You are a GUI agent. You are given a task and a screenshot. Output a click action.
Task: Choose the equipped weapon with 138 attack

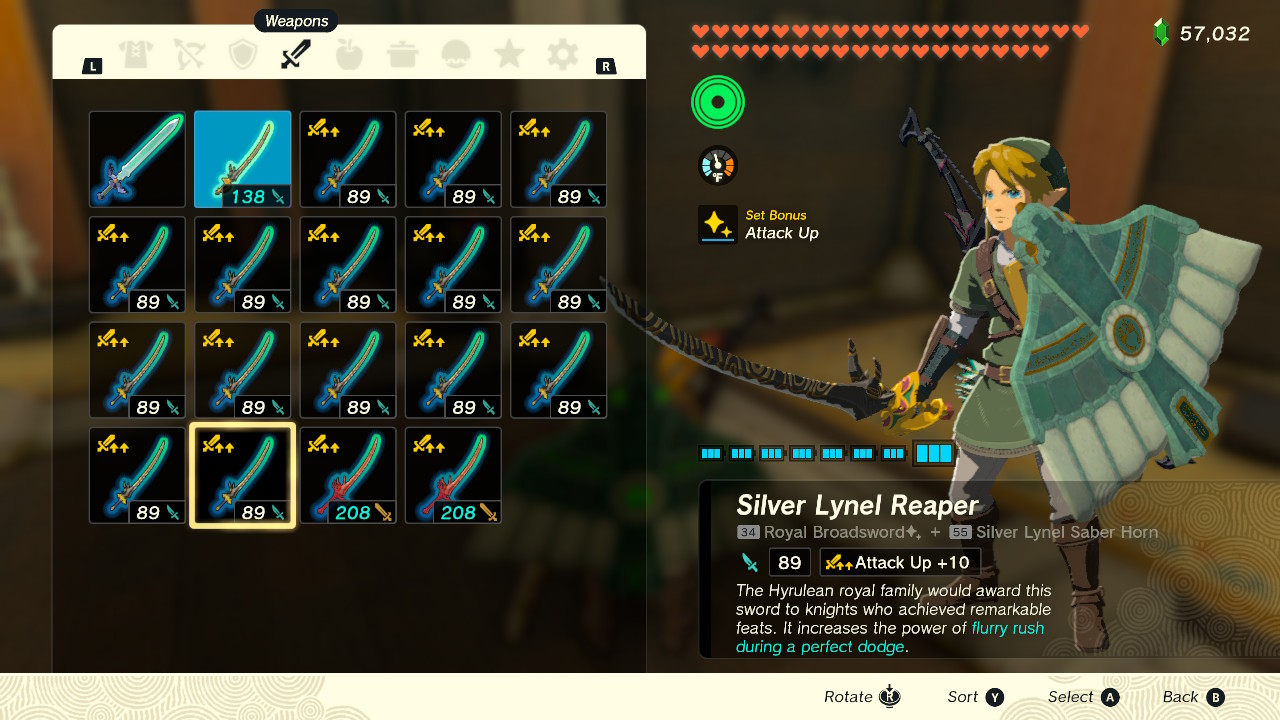click(243, 159)
